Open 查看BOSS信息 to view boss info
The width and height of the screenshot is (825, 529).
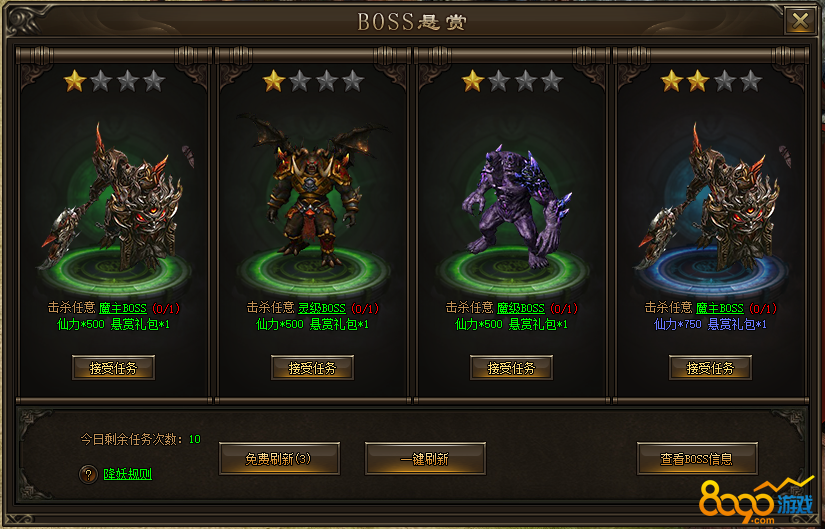click(697, 459)
